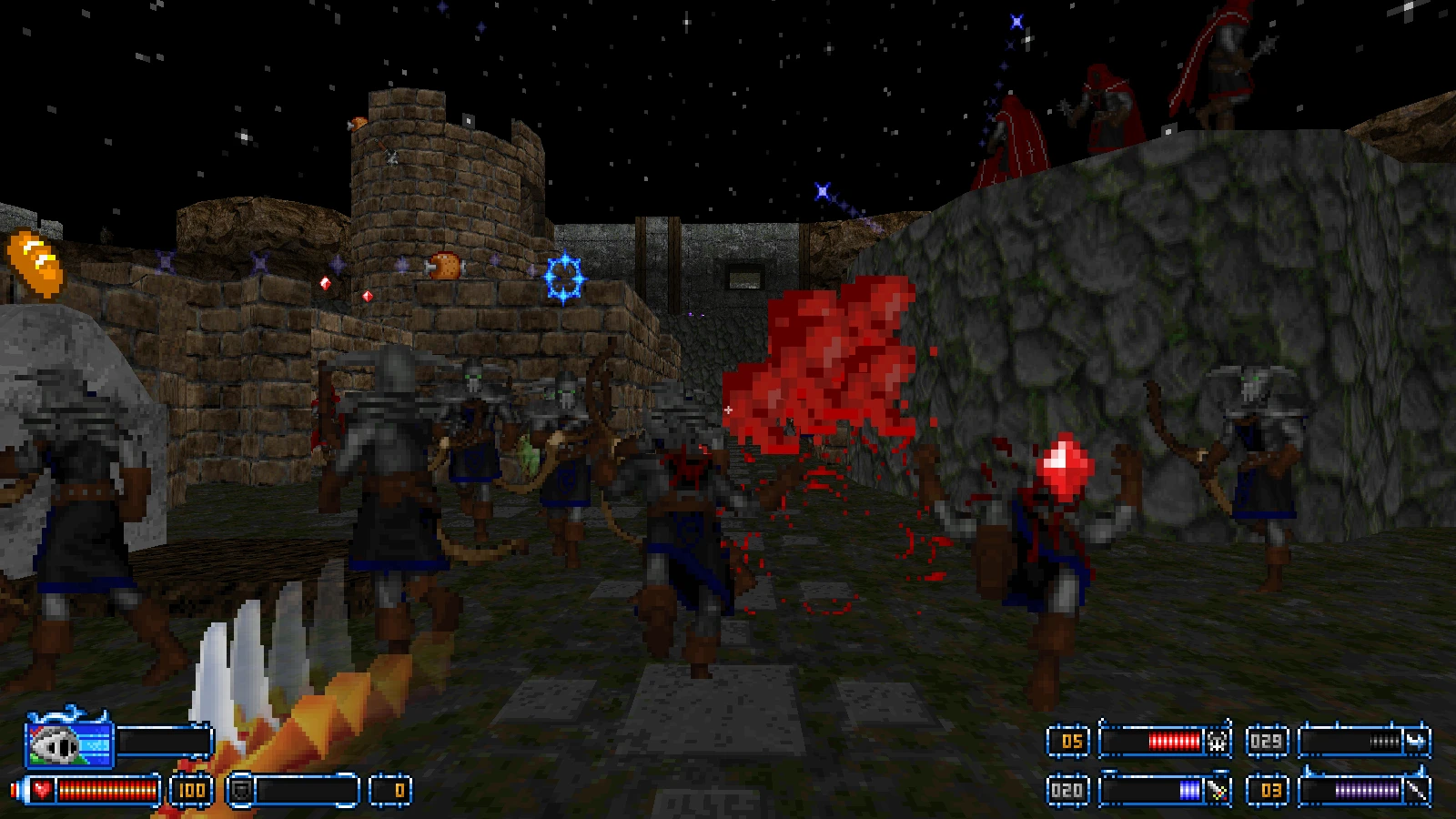This screenshot has width=1456, height=819.
Task: Click the armor counter showing 0
Action: point(400,790)
